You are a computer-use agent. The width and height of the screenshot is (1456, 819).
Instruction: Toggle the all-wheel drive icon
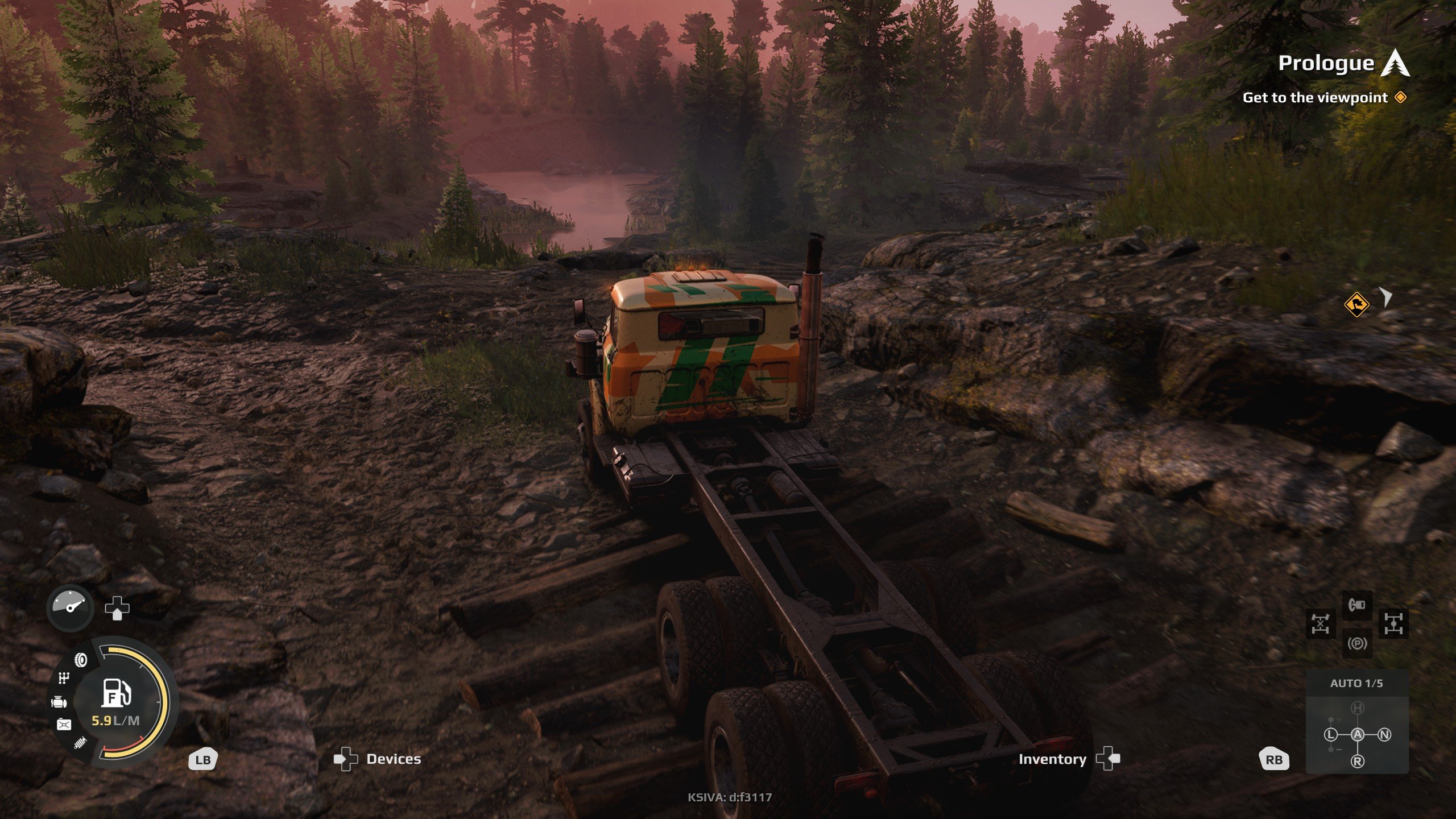[1393, 624]
